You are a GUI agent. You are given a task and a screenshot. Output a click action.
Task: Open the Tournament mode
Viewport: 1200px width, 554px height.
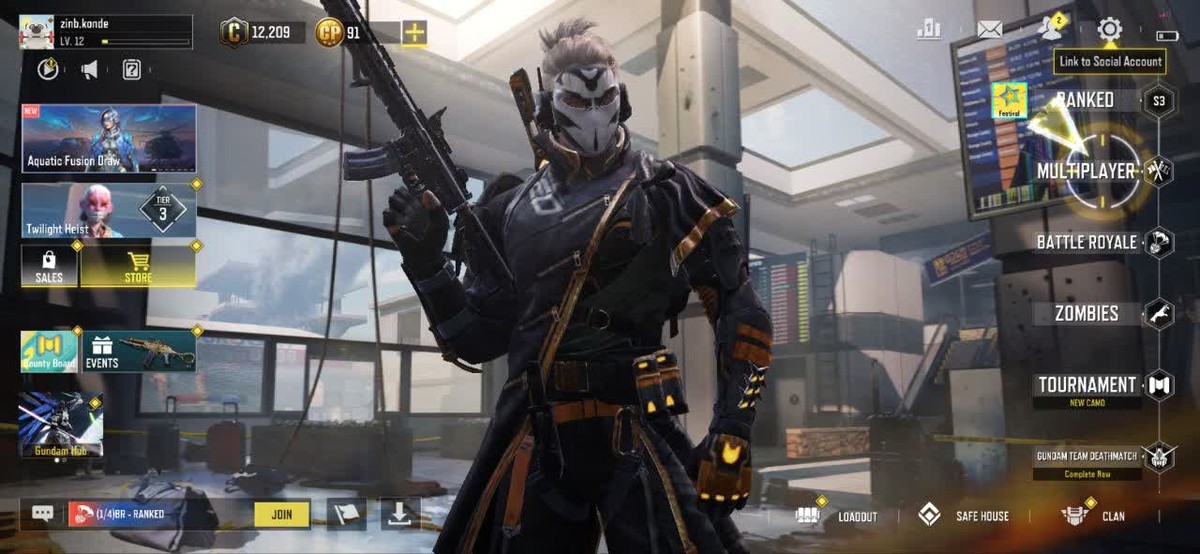pyautogui.click(x=1086, y=385)
